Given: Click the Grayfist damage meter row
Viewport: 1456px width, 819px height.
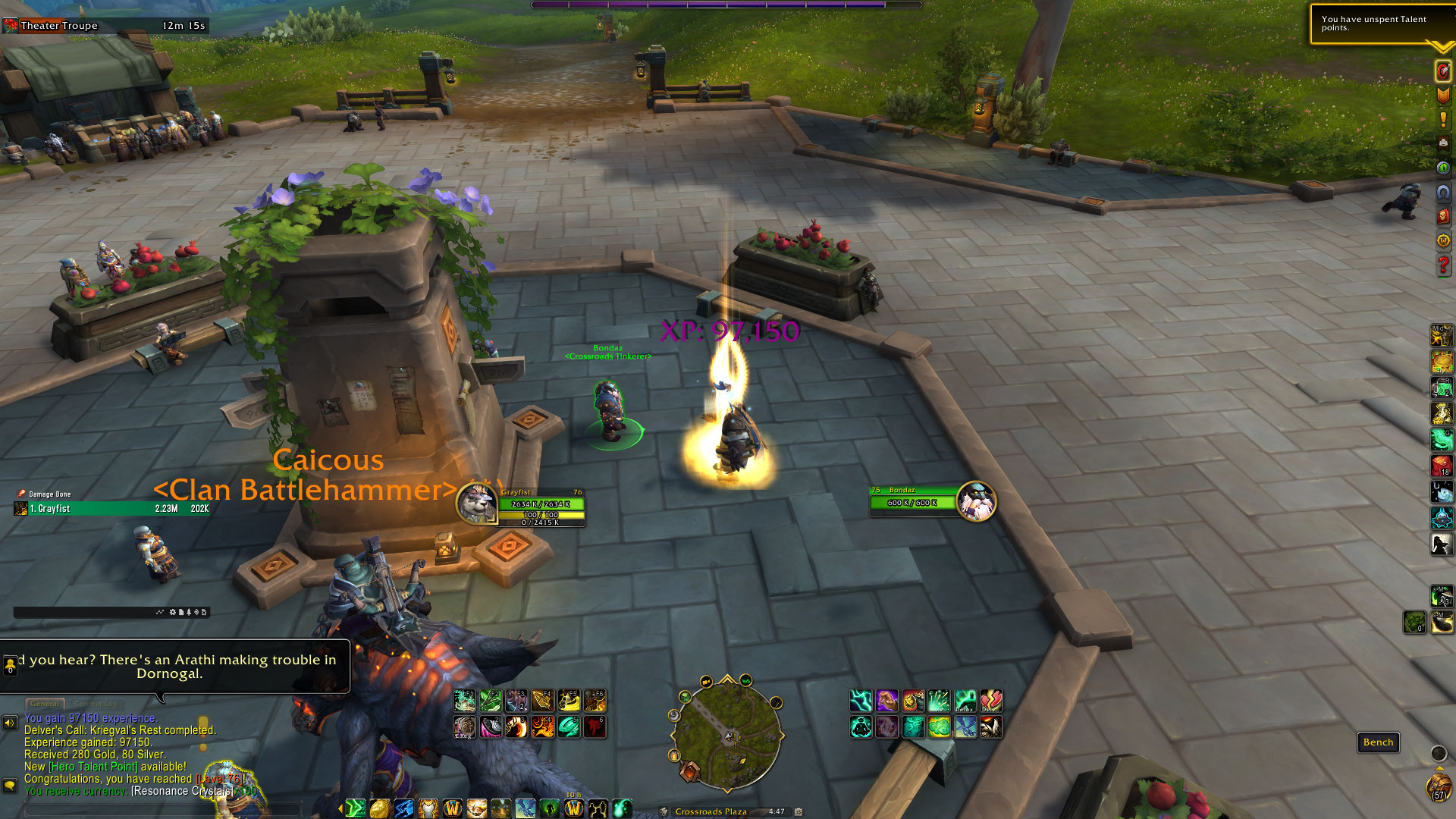Looking at the screenshot, I should pyautogui.click(x=111, y=509).
